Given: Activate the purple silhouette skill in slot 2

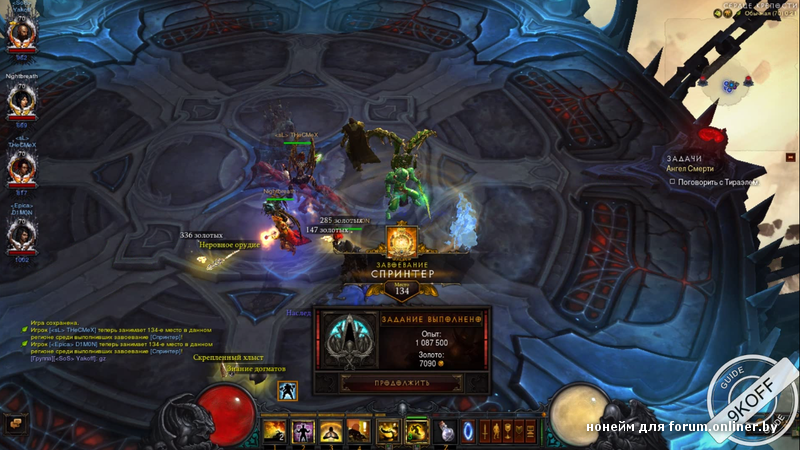Looking at the screenshot, I should pyautogui.click(x=301, y=431).
